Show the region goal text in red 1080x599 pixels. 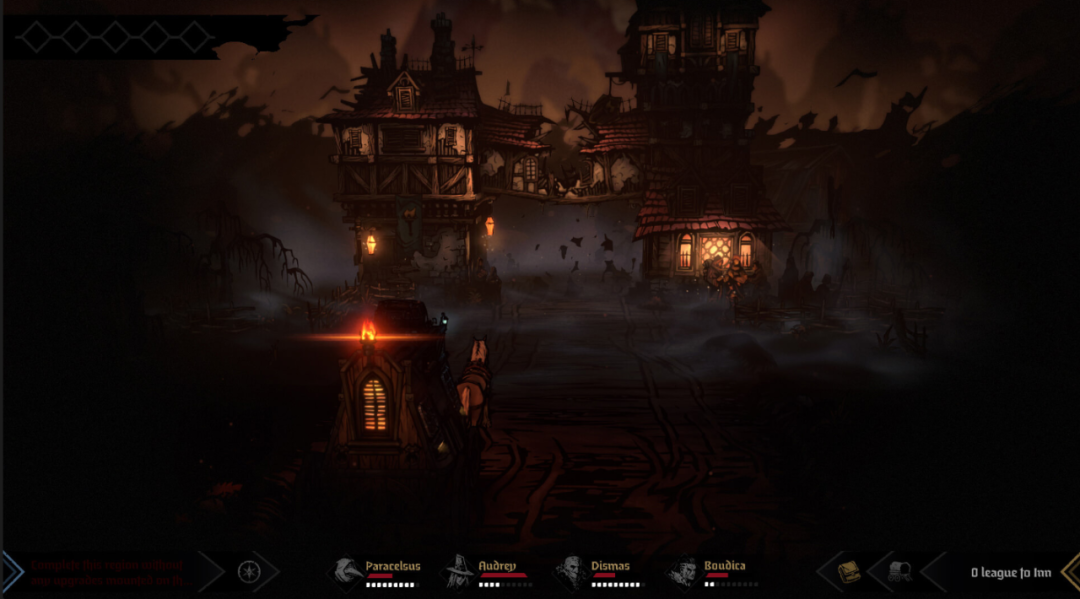(110, 572)
